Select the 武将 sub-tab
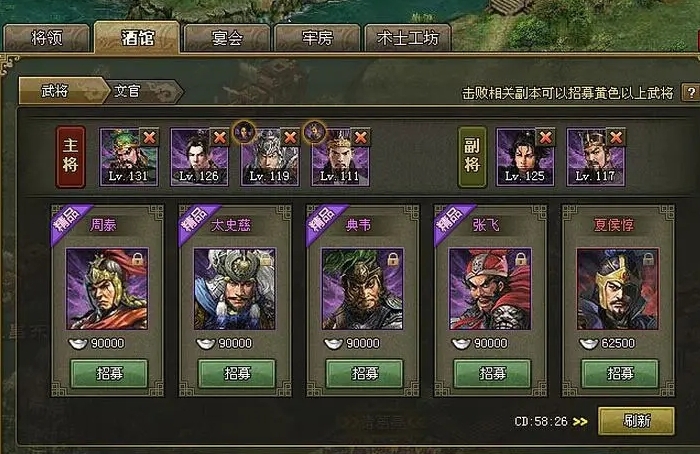 pos(56,91)
